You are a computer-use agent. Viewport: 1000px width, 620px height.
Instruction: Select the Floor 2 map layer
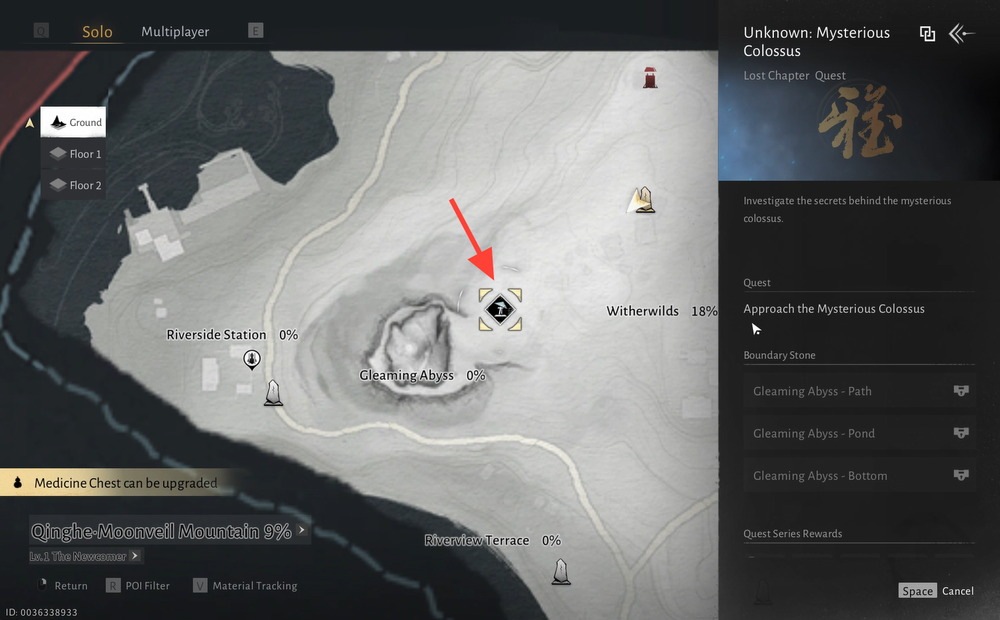tap(75, 185)
